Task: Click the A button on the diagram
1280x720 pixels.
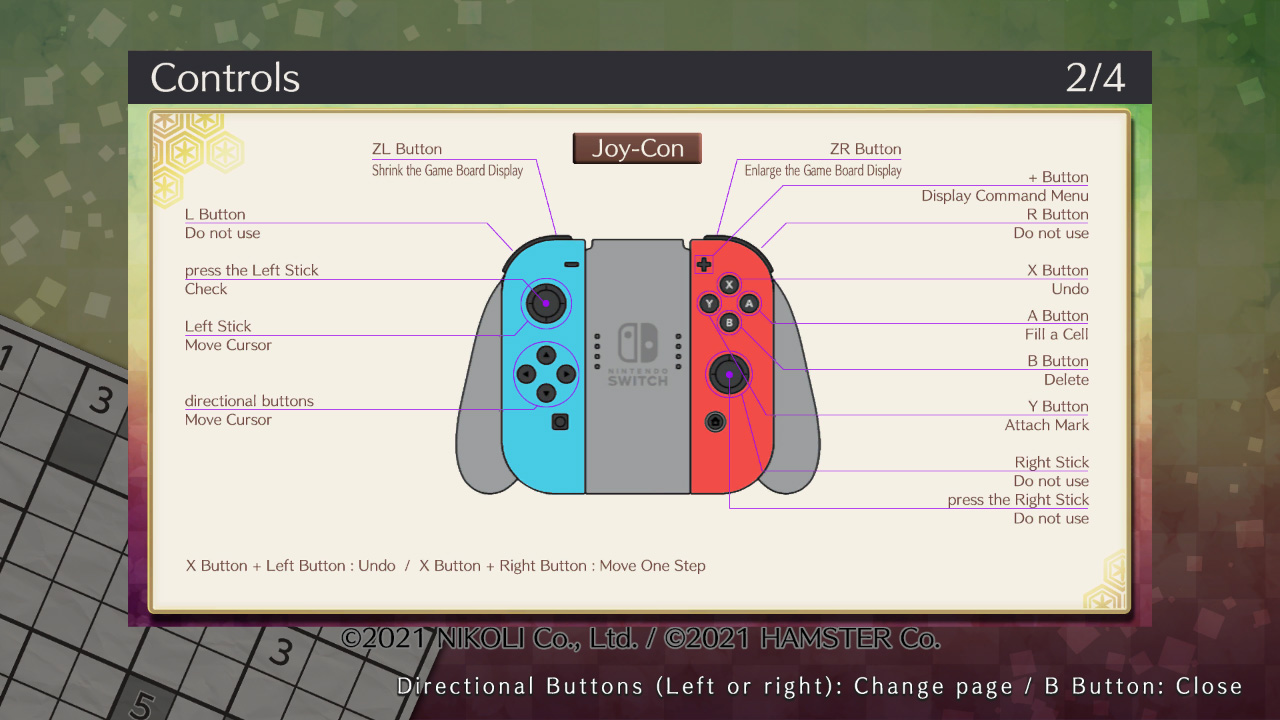Action: click(747, 303)
